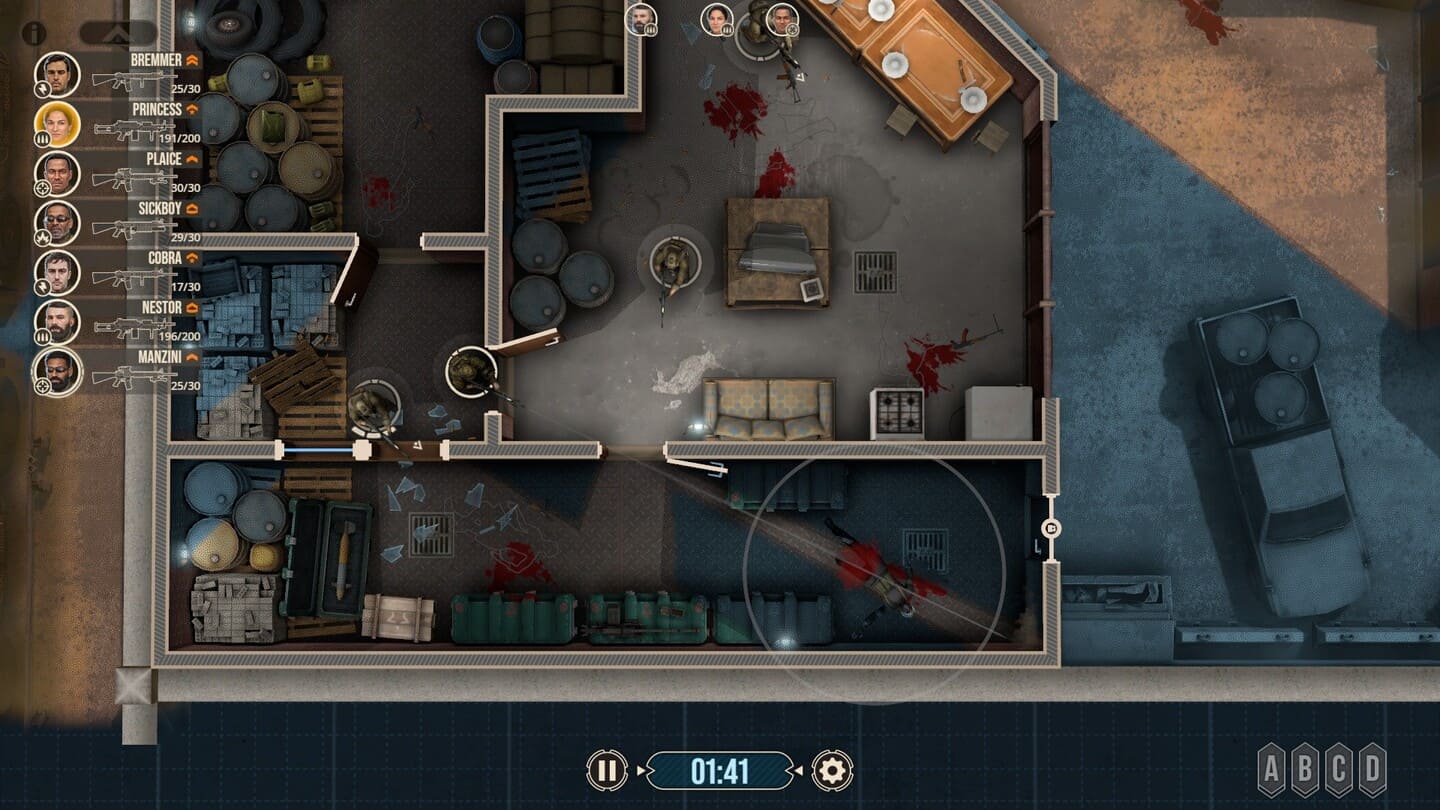
Task: Choose trooper Plaice from the squad list
Action: point(57,174)
